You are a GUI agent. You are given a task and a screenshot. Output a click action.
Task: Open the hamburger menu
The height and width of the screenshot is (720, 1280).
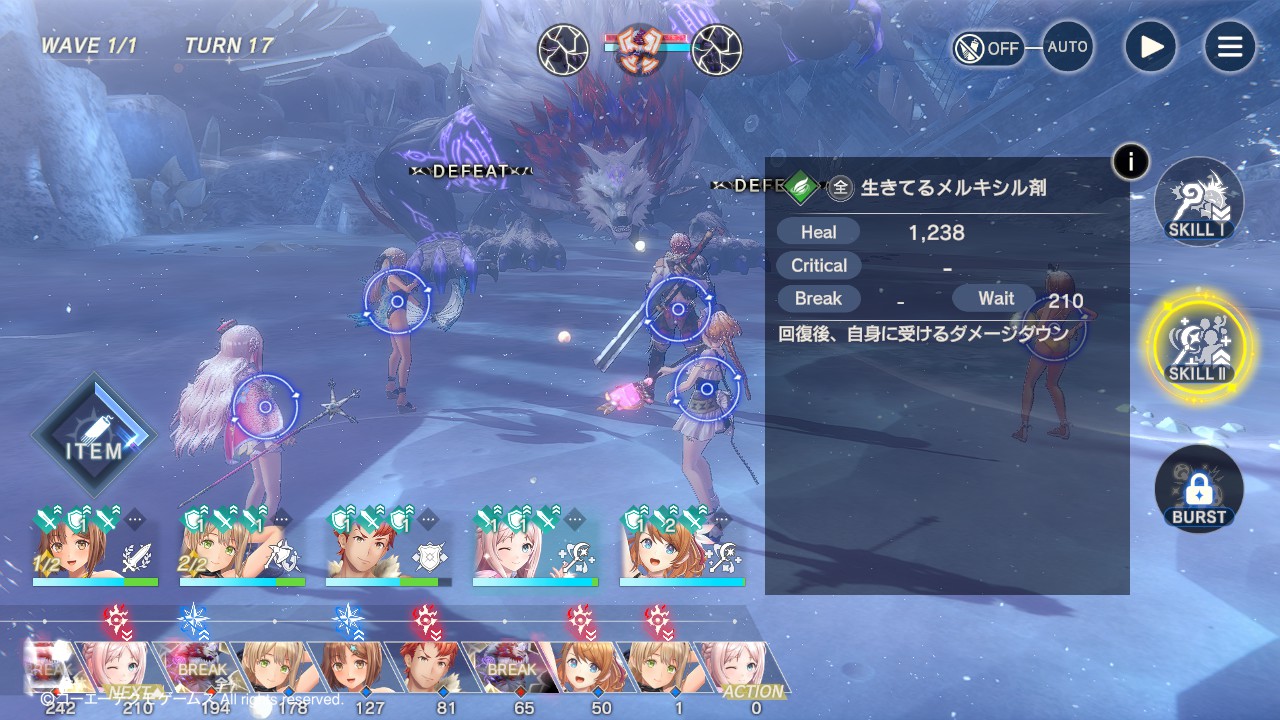tap(1229, 47)
